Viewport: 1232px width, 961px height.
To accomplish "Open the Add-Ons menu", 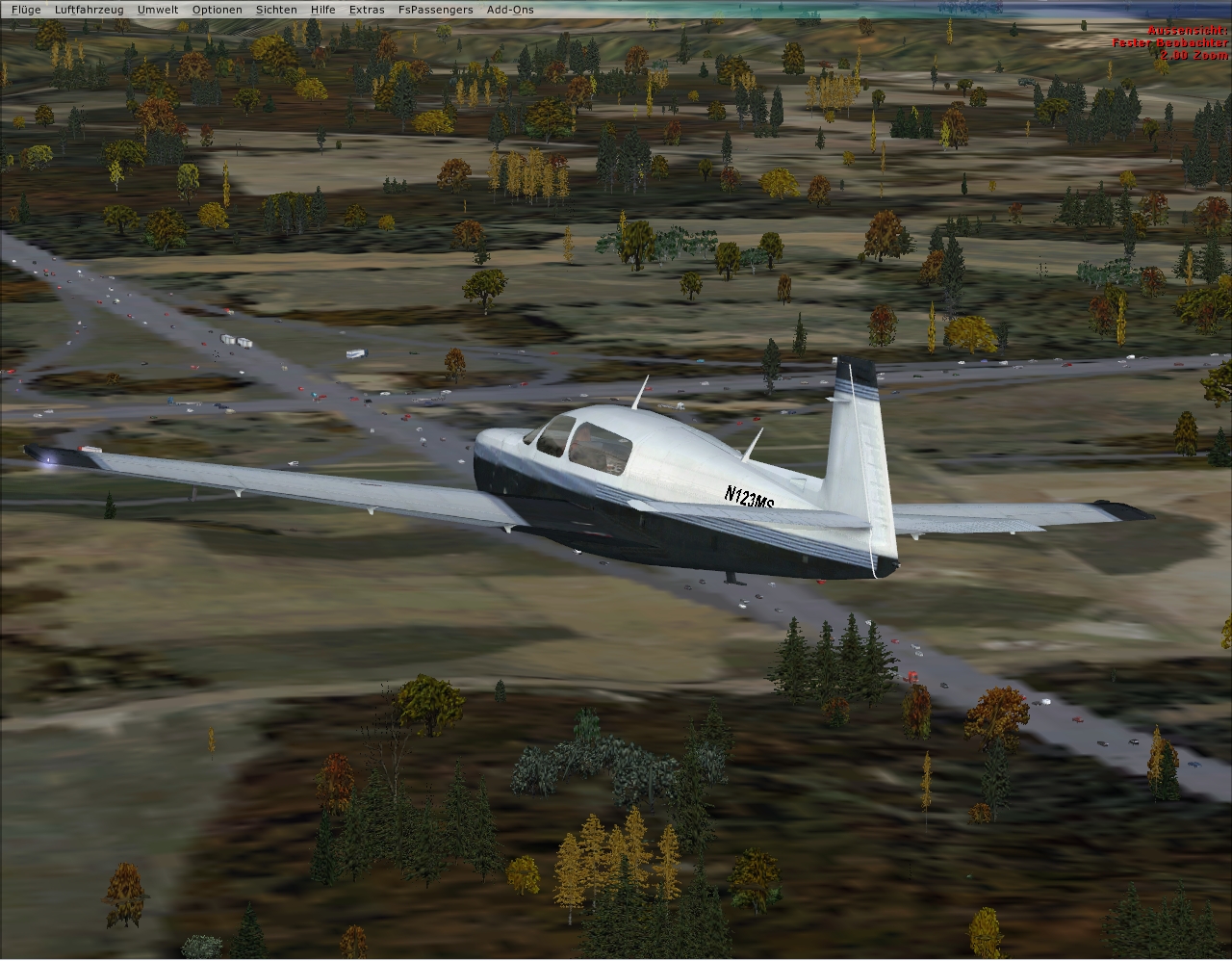I will click(x=510, y=10).
